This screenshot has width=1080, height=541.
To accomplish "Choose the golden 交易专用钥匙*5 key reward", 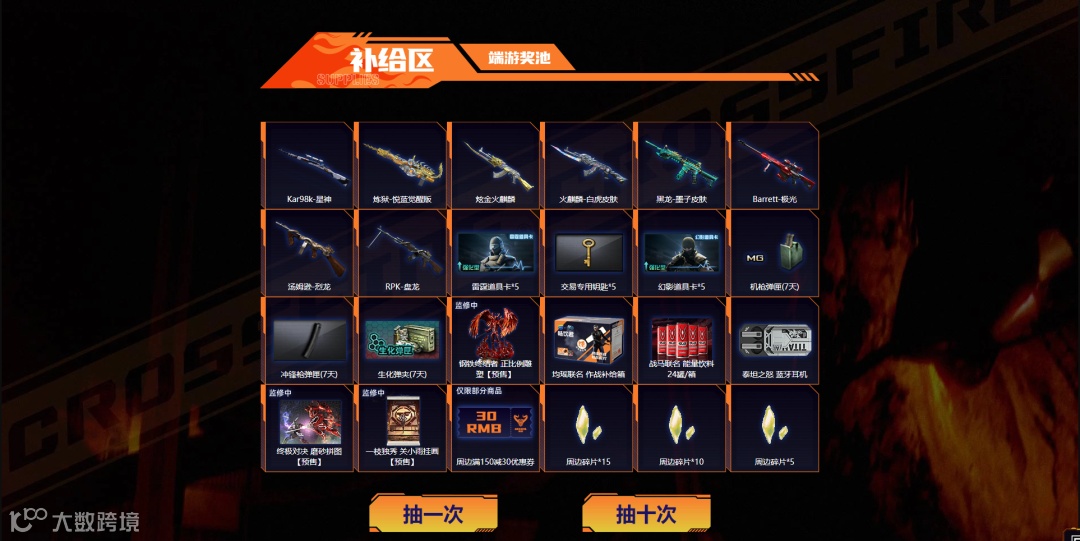I will coord(587,253).
